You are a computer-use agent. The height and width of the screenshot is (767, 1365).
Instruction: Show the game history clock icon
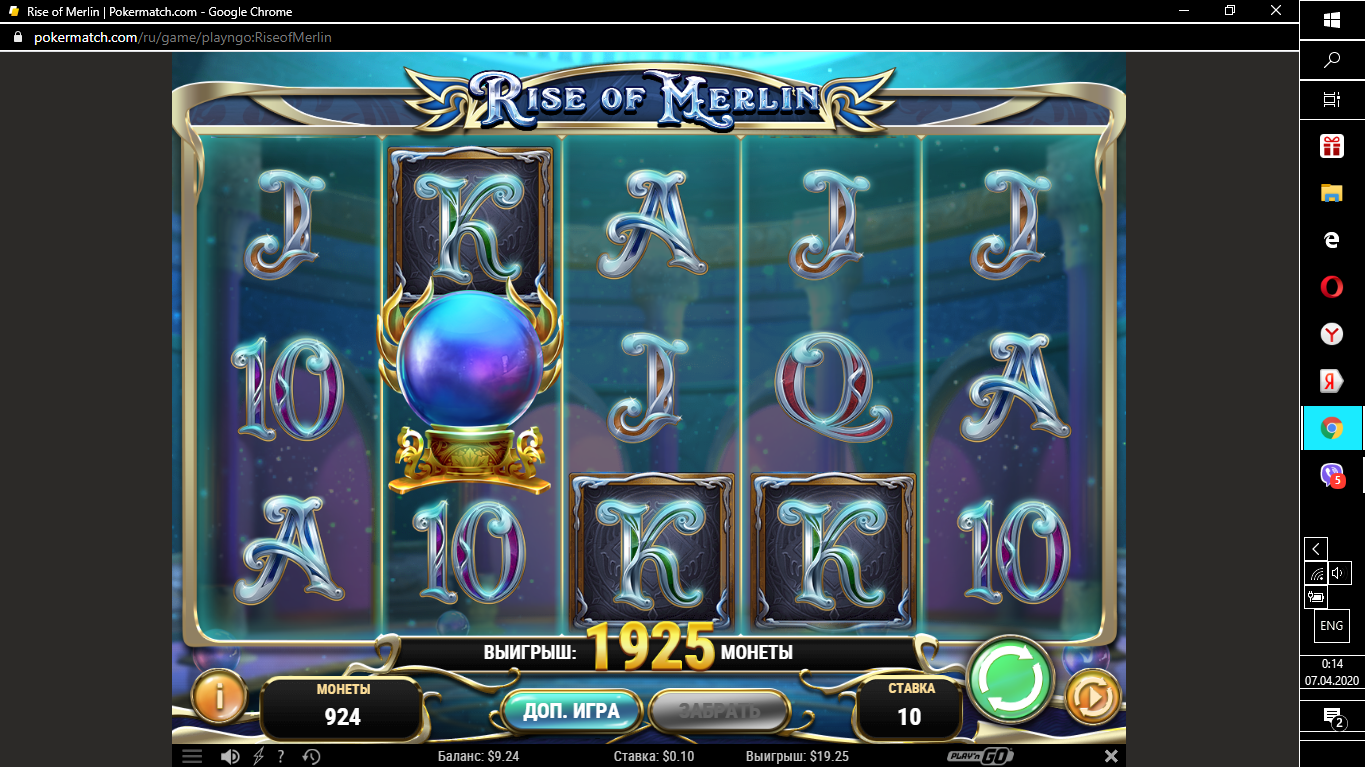click(x=311, y=756)
